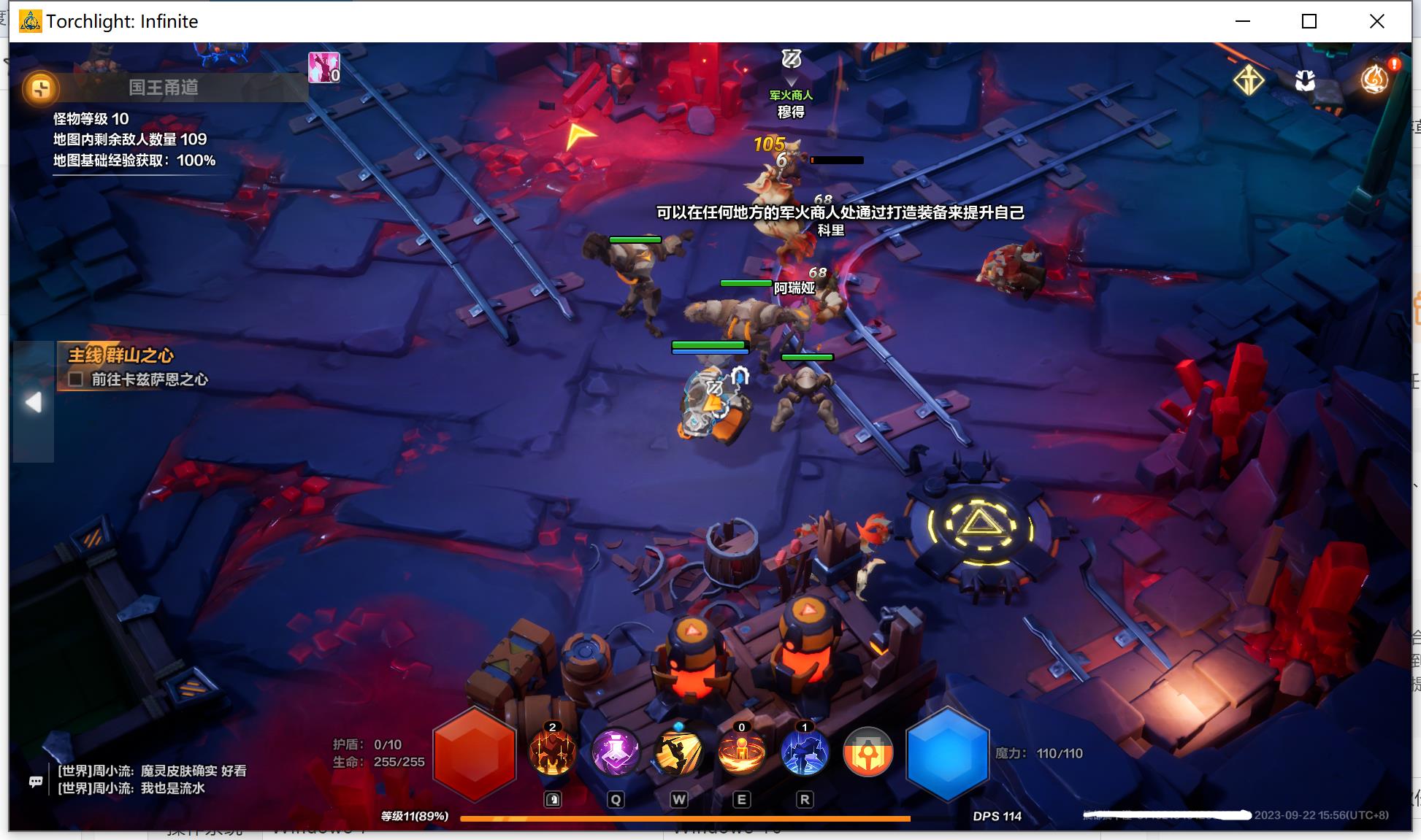Select the pink buff icon showing 0

coord(323,67)
